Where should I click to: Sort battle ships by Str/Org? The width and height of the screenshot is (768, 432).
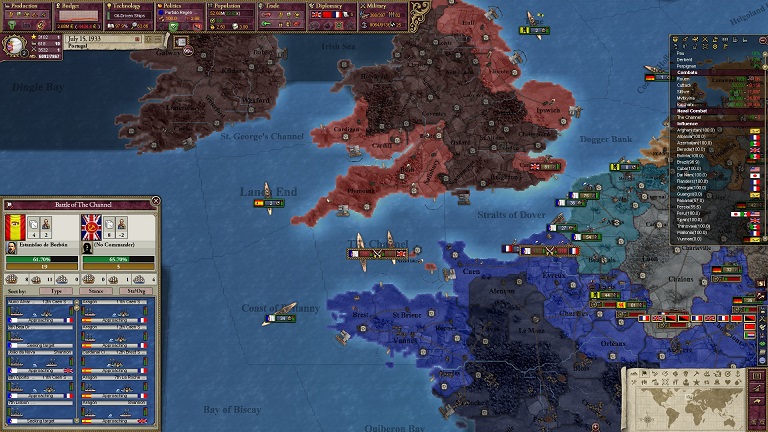click(x=136, y=290)
